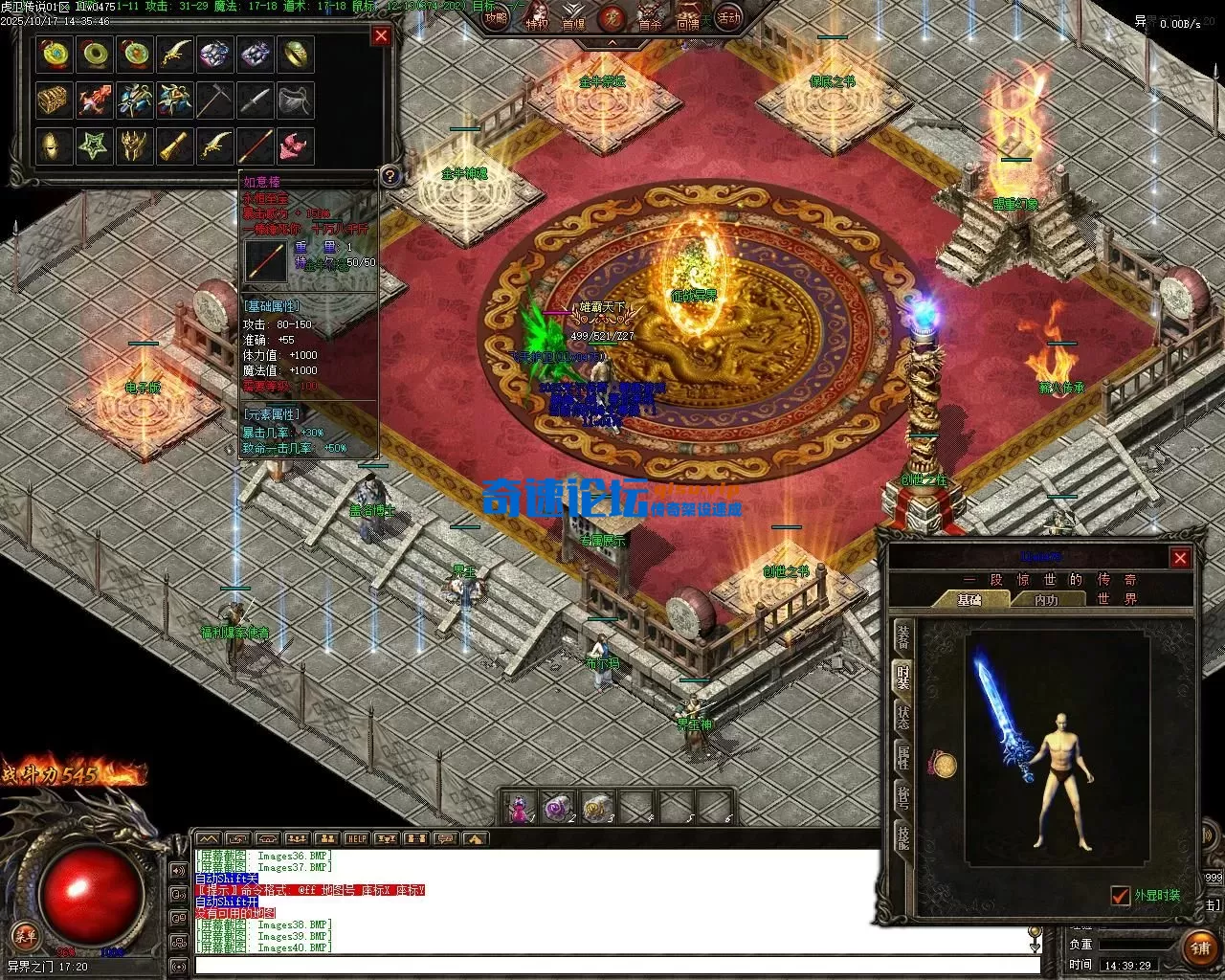Collapse the top menu with the arrow

coord(611,42)
